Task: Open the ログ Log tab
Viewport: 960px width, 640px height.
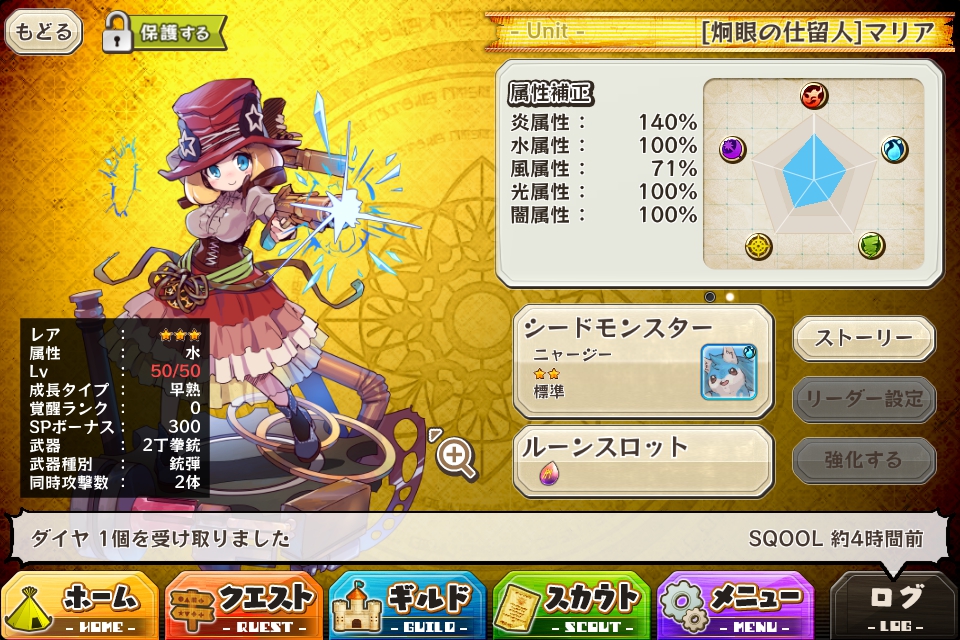Action: tap(895, 605)
